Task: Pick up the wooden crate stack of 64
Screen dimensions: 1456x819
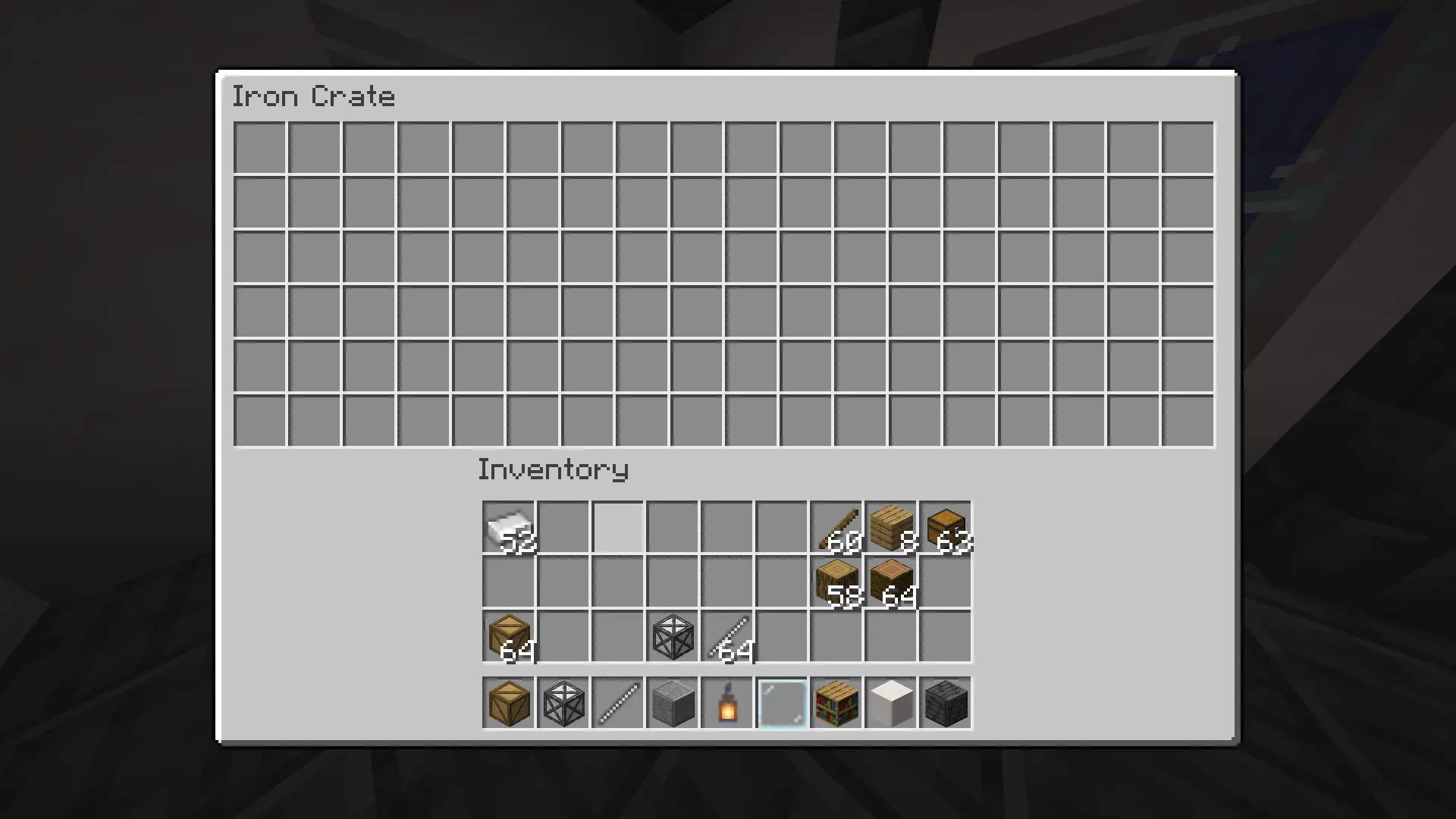Action: 510,638
